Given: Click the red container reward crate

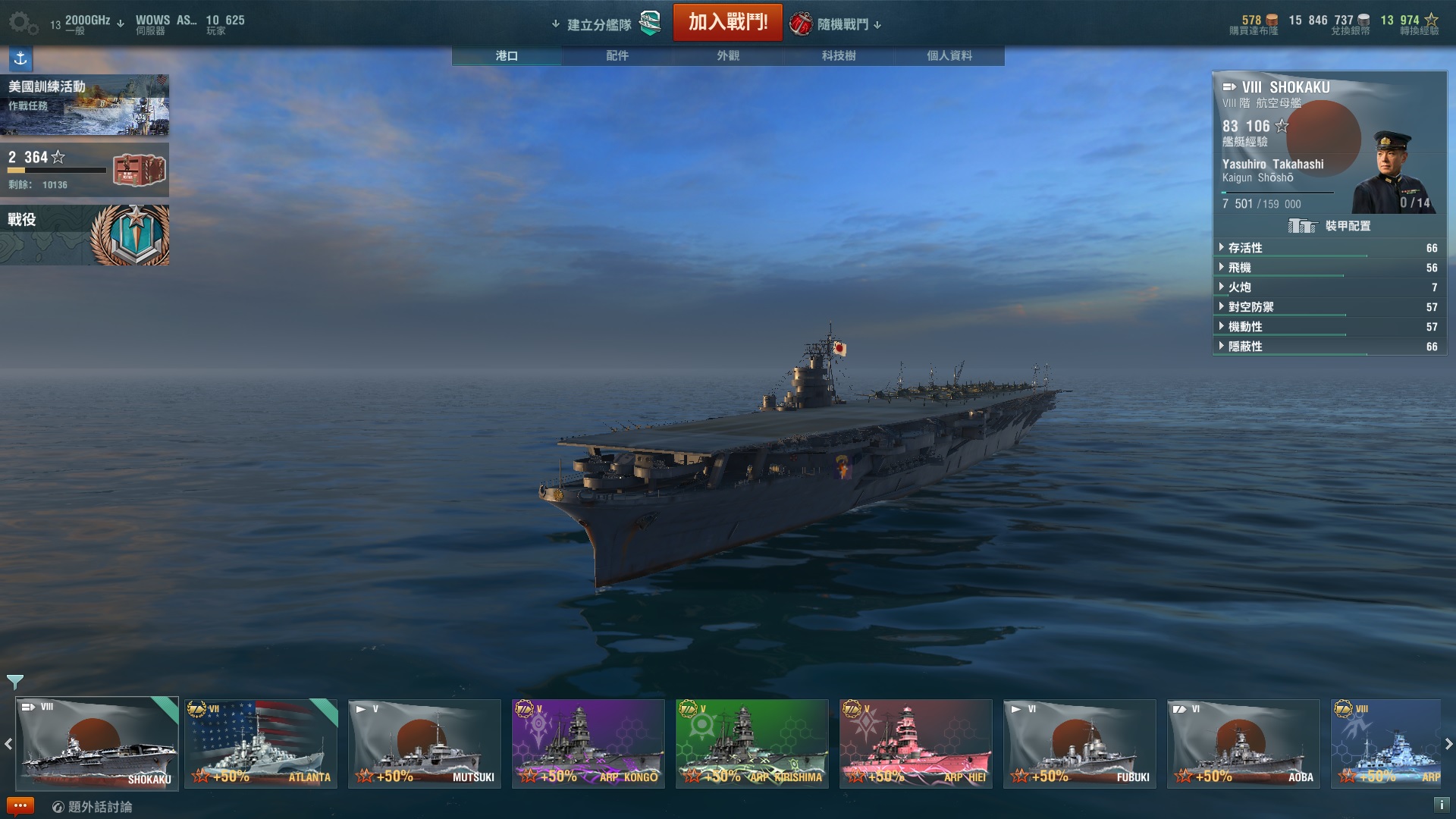Looking at the screenshot, I should click(x=139, y=170).
